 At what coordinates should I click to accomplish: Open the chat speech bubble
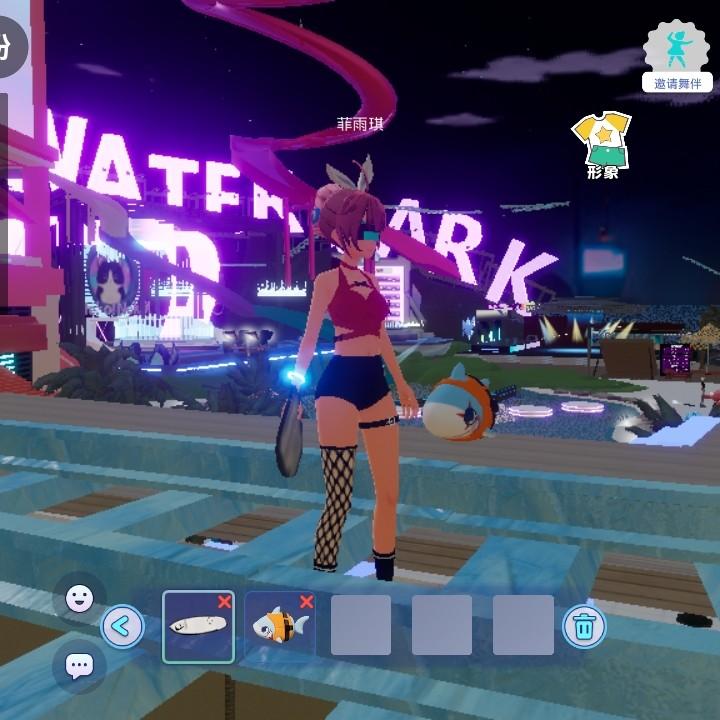click(79, 665)
